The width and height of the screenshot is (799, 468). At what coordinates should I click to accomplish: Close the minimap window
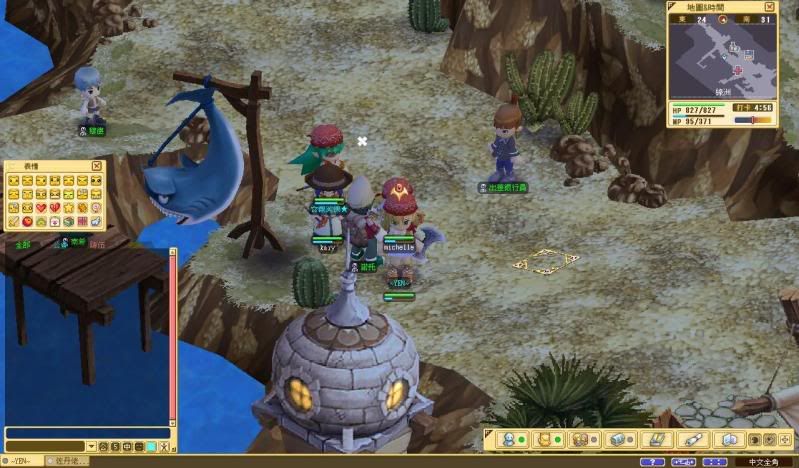pos(770,7)
